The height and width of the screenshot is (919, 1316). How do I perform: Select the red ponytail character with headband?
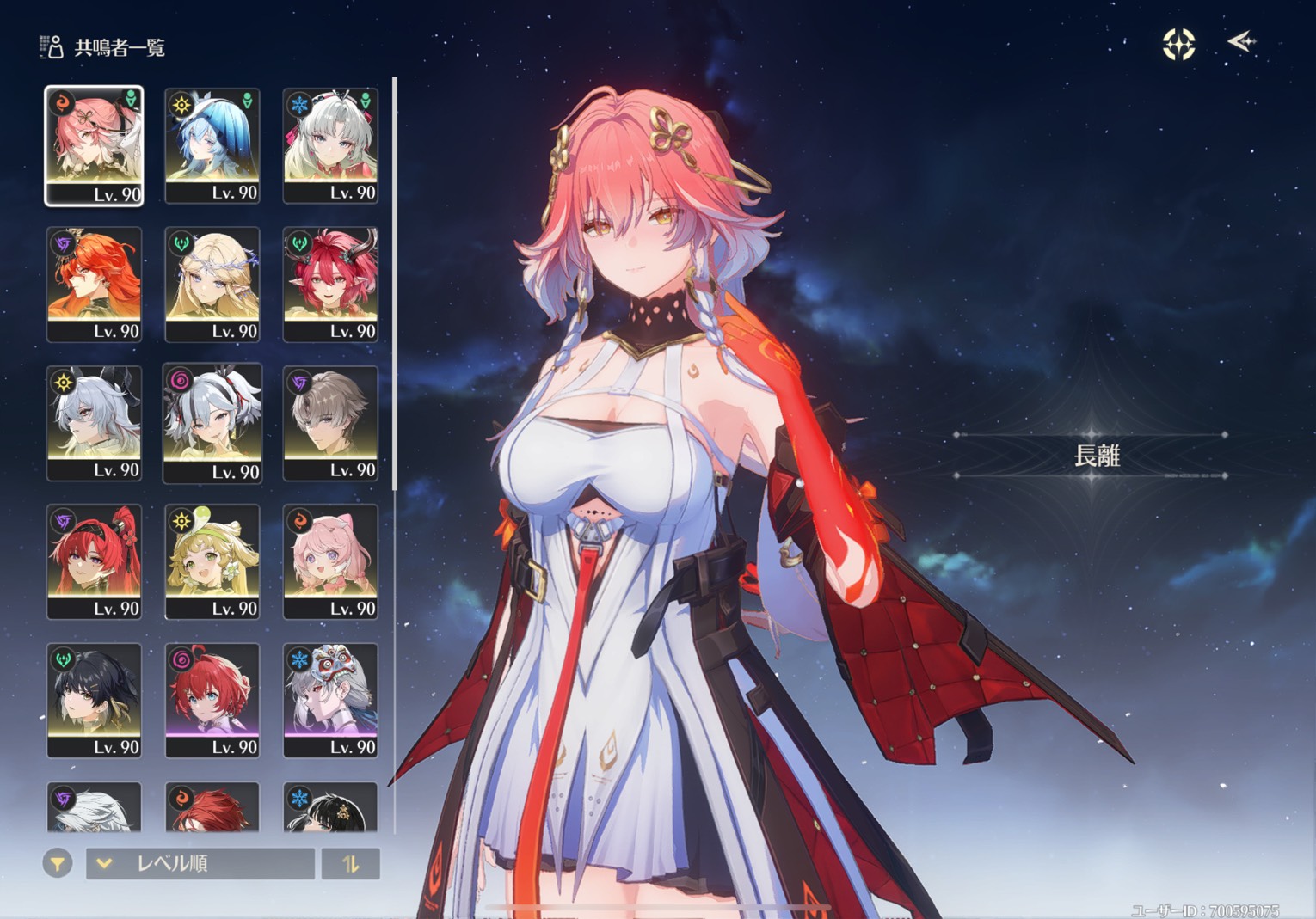tap(94, 561)
